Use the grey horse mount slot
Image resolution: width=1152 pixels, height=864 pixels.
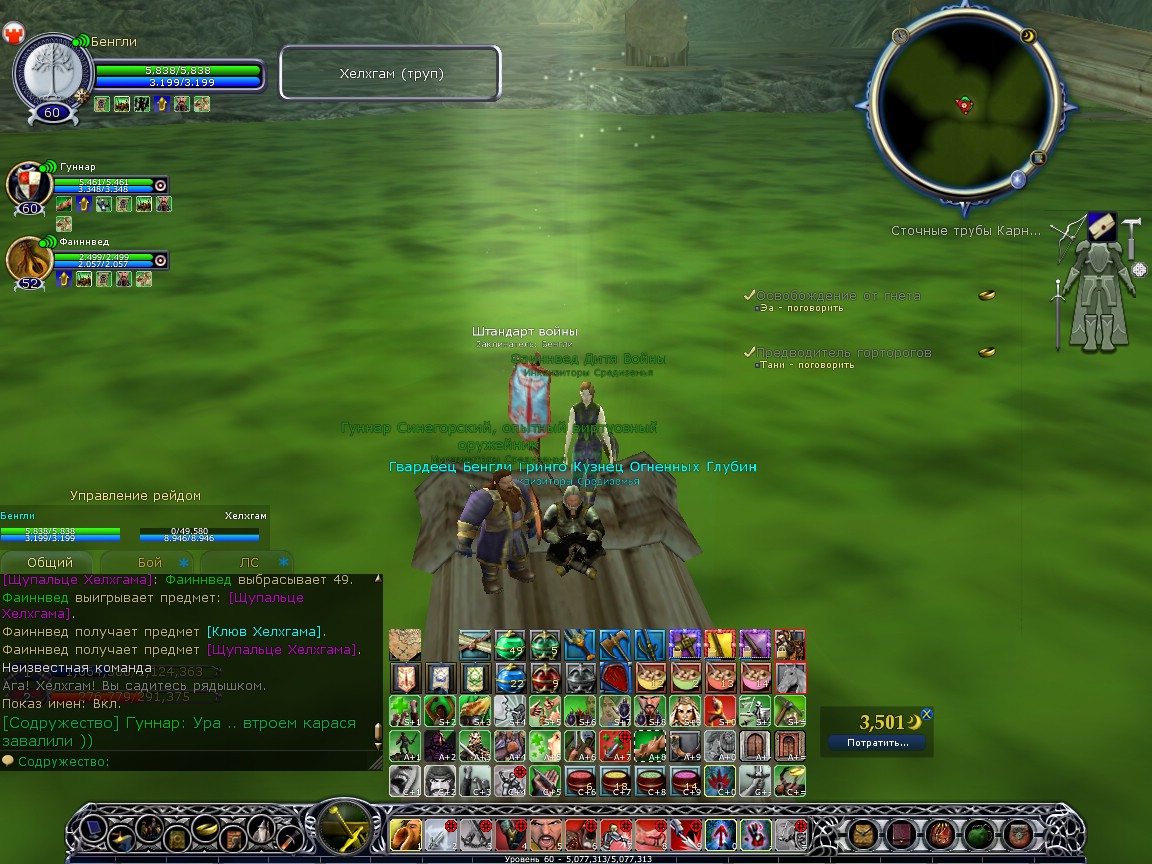click(790, 678)
